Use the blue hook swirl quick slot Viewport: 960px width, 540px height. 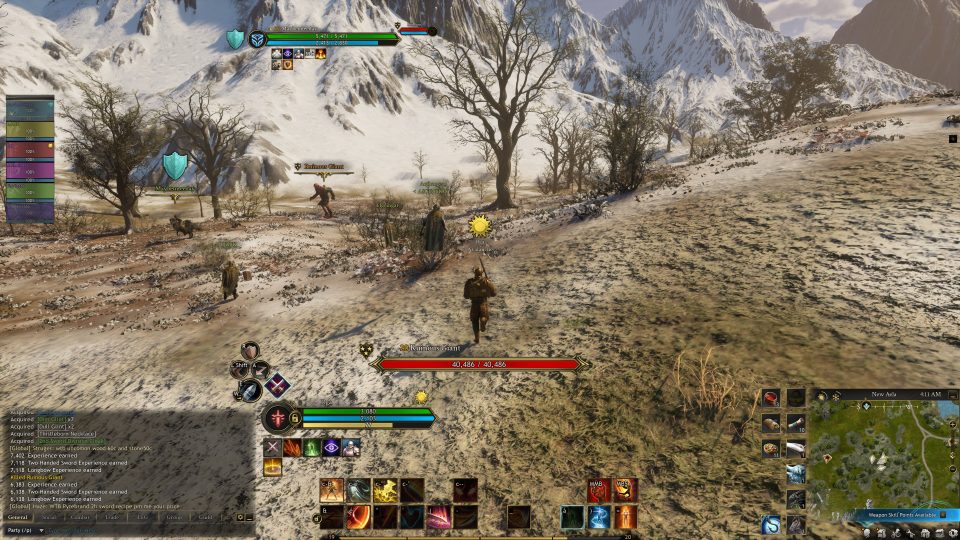(771, 523)
